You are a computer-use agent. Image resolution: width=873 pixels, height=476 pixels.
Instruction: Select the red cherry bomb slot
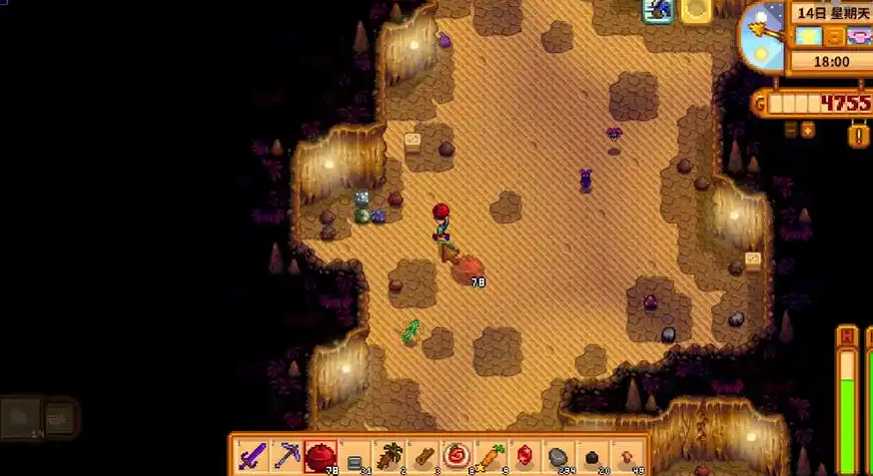tap(320, 457)
